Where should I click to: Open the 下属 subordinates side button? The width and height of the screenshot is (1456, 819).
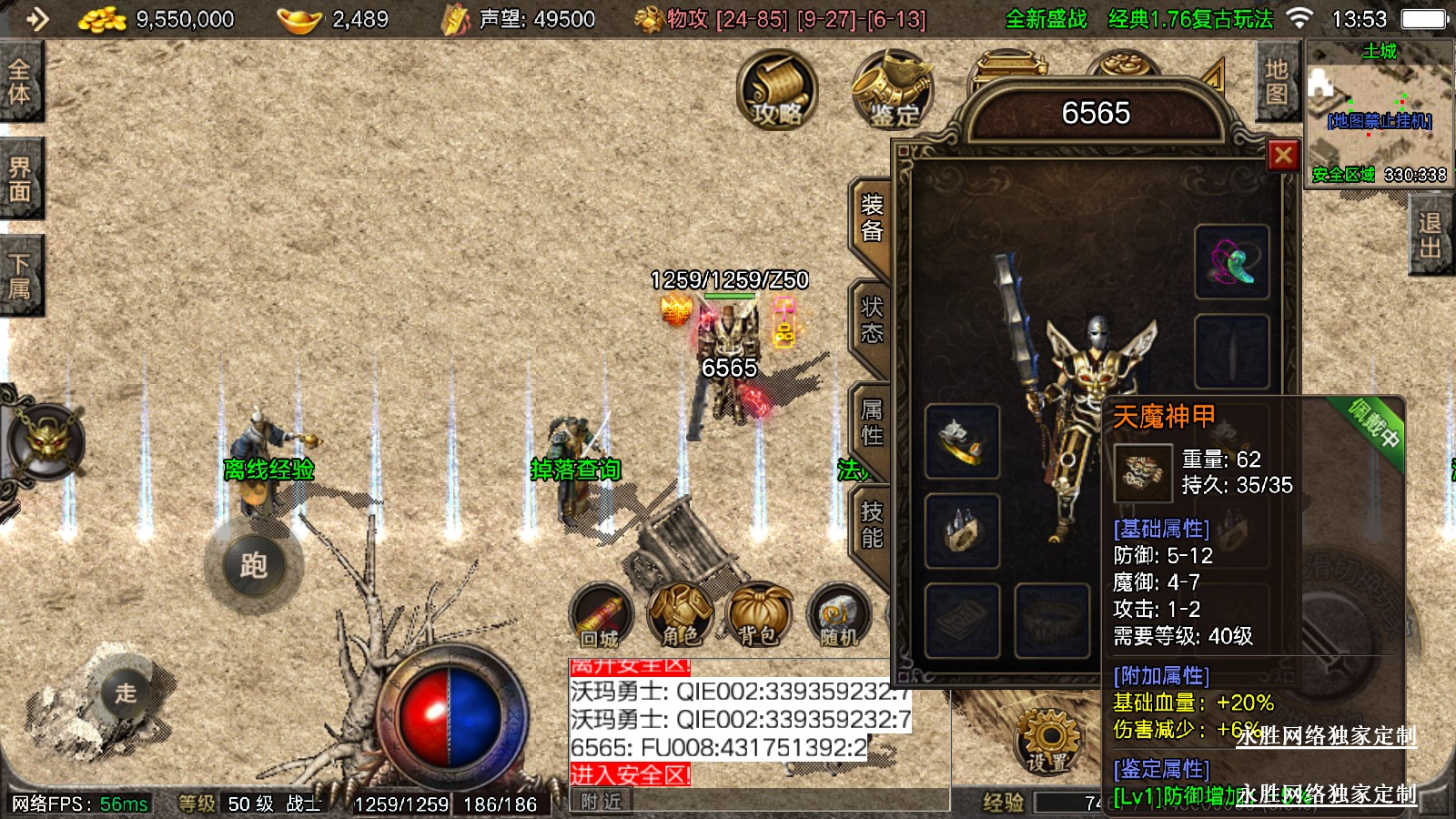(x=20, y=277)
